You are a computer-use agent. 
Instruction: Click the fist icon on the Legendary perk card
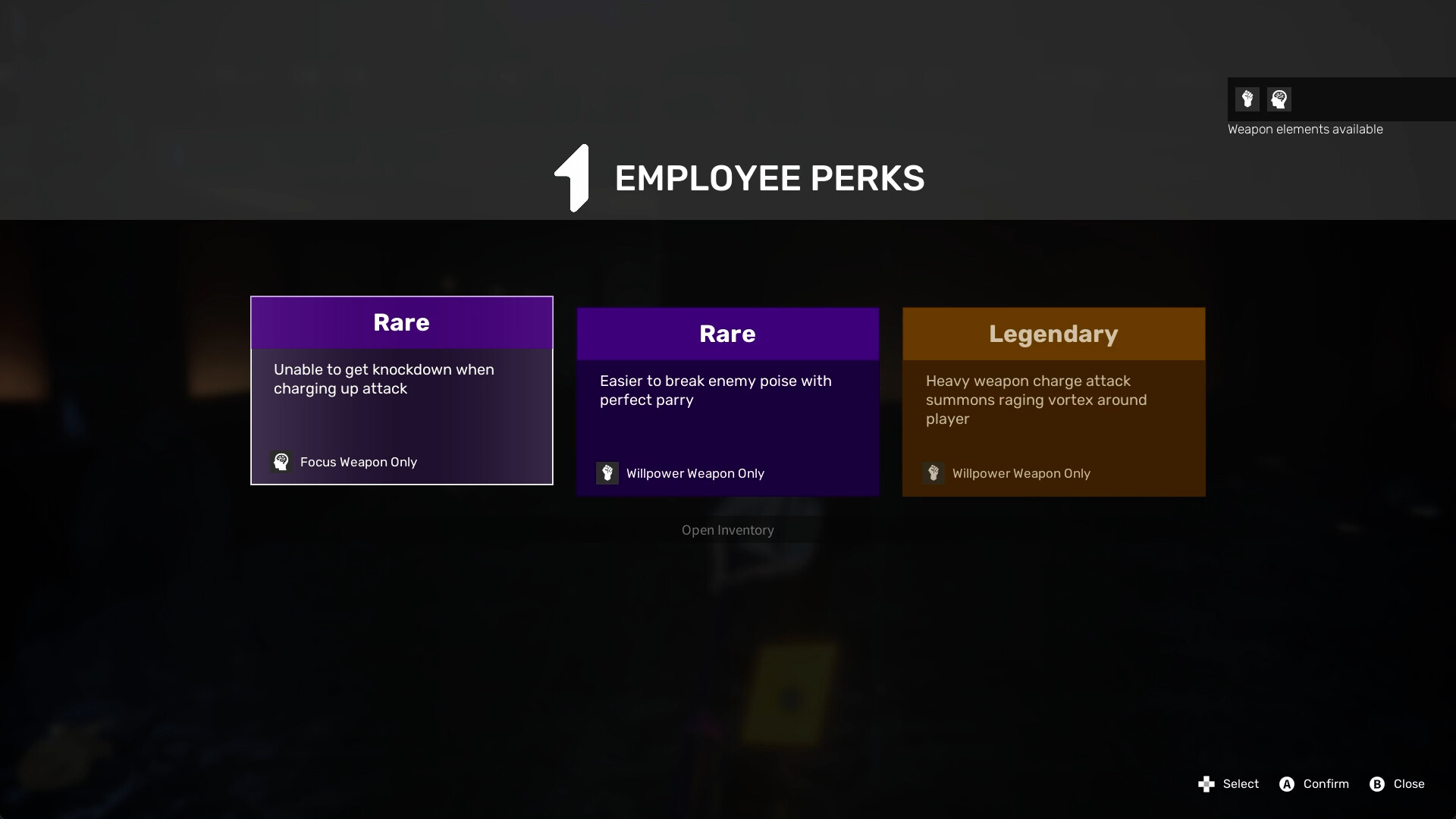pos(934,473)
